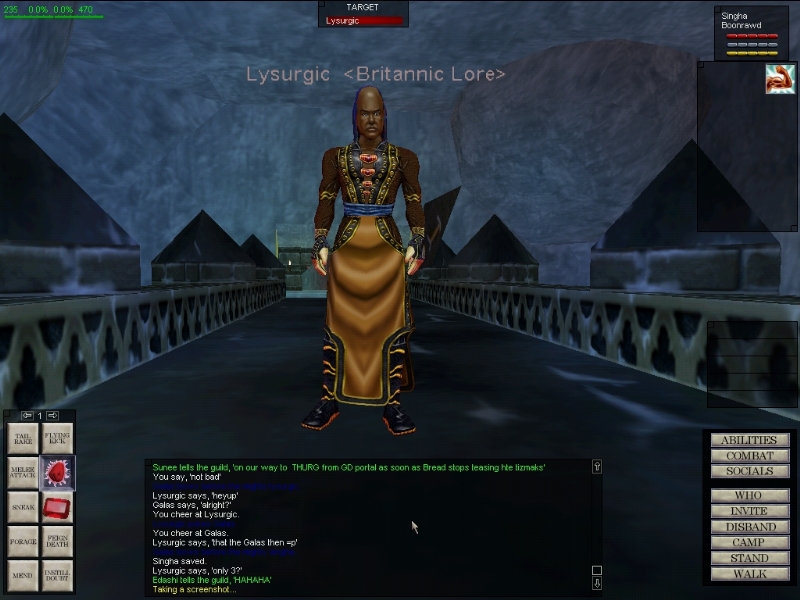The height and width of the screenshot is (600, 800).
Task: Invite the target with the Invite button
Action: tap(750, 511)
